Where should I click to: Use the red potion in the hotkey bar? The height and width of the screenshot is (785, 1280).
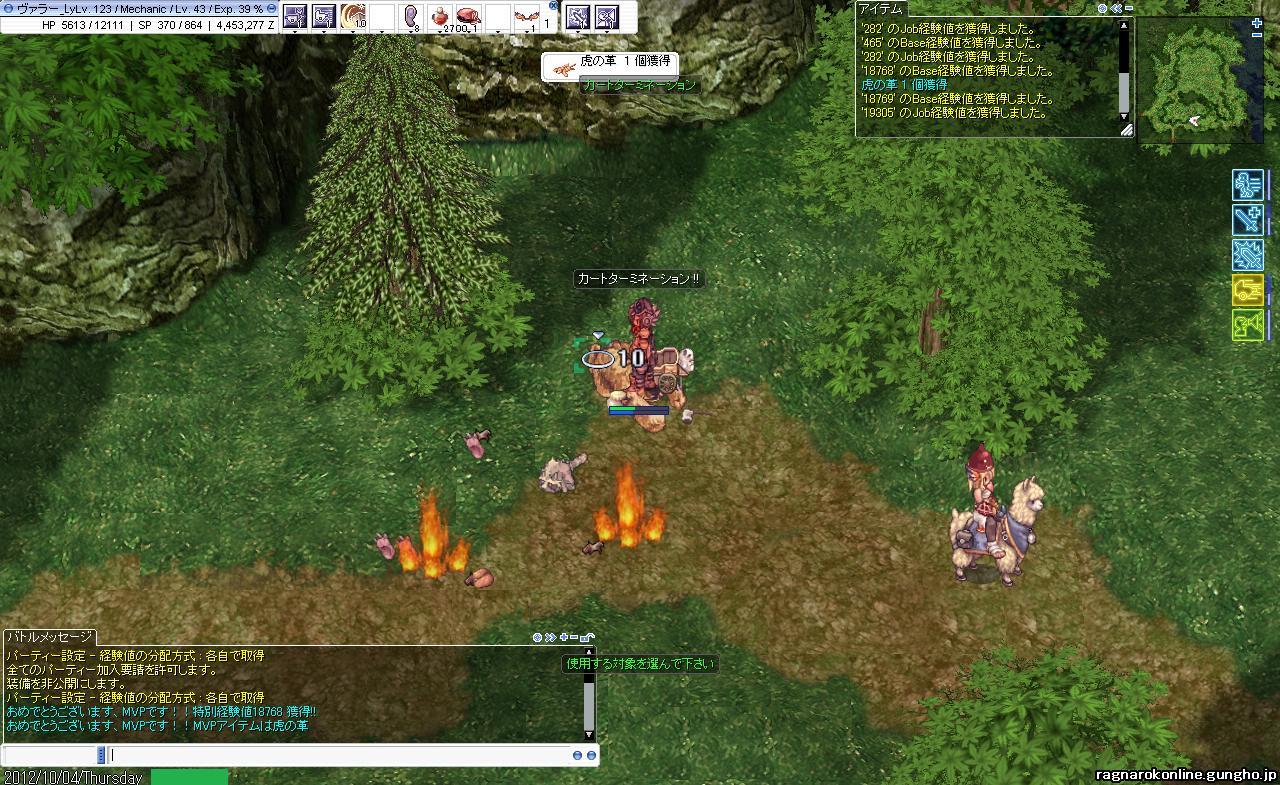click(439, 17)
